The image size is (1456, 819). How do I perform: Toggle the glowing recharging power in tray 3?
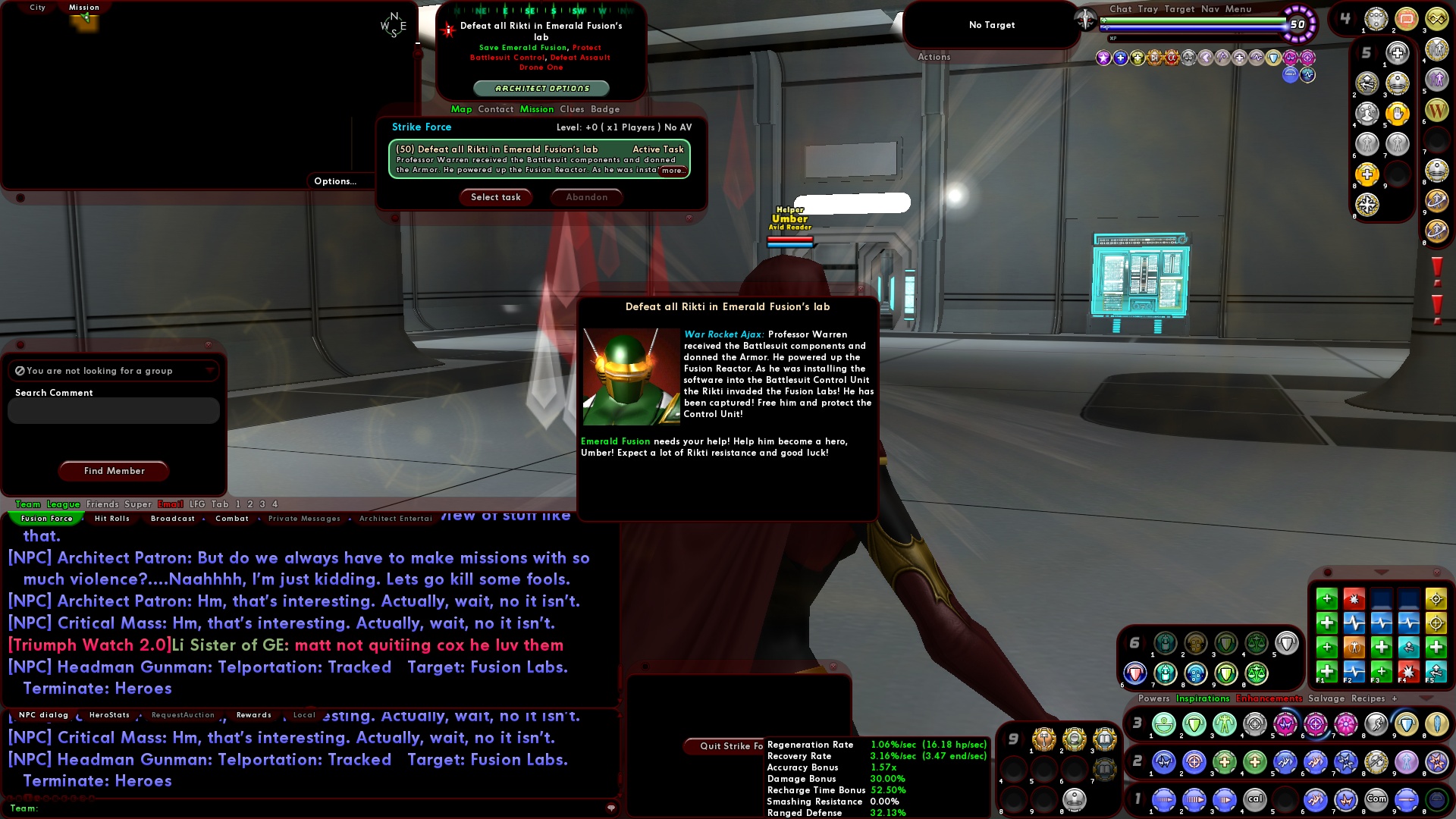click(x=1316, y=724)
